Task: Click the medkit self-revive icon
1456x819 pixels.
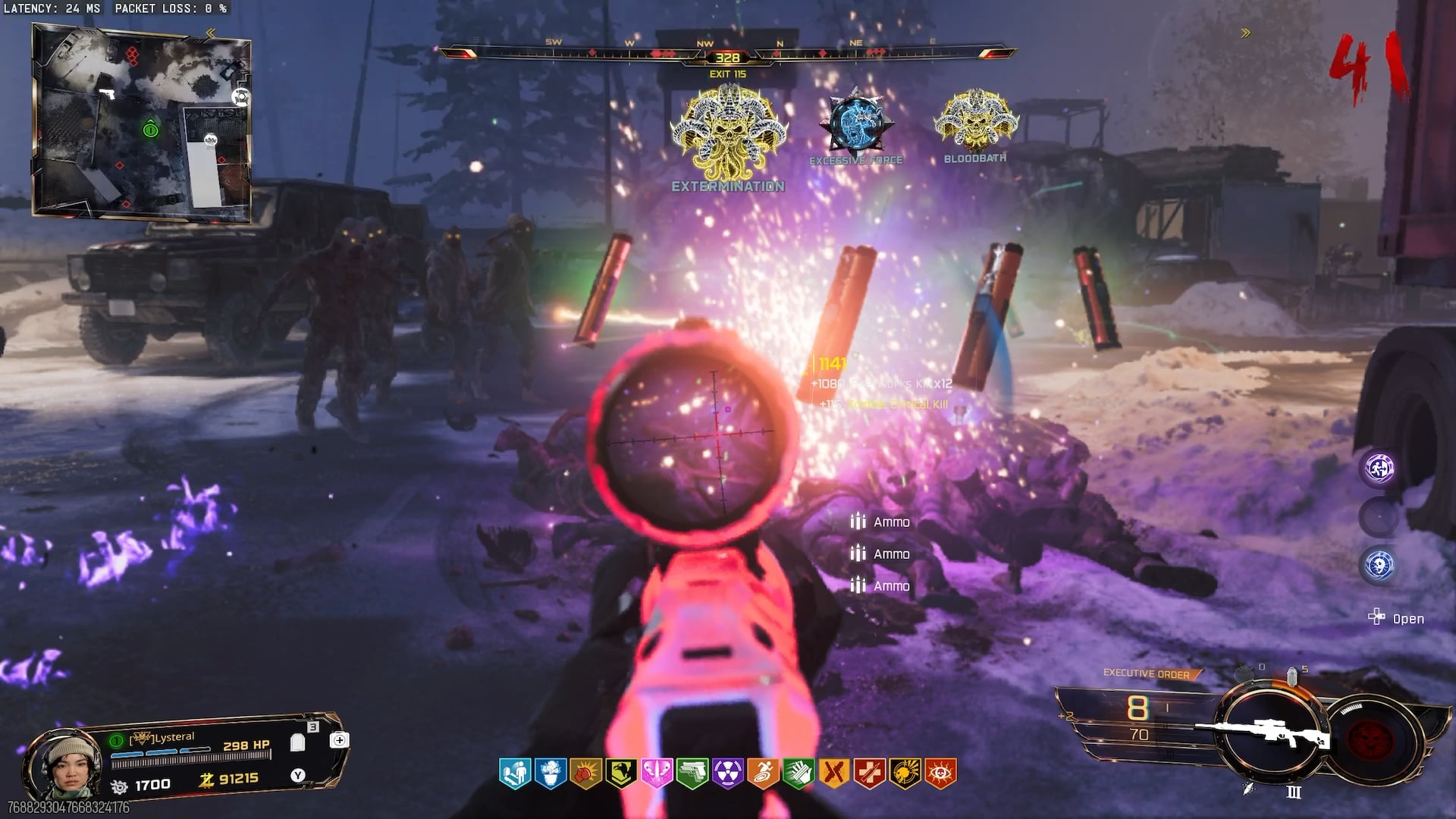Action: coord(339,740)
